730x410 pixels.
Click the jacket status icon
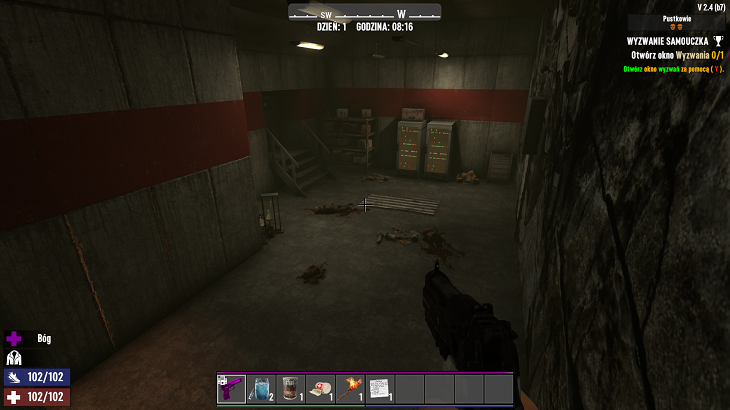coord(14,358)
